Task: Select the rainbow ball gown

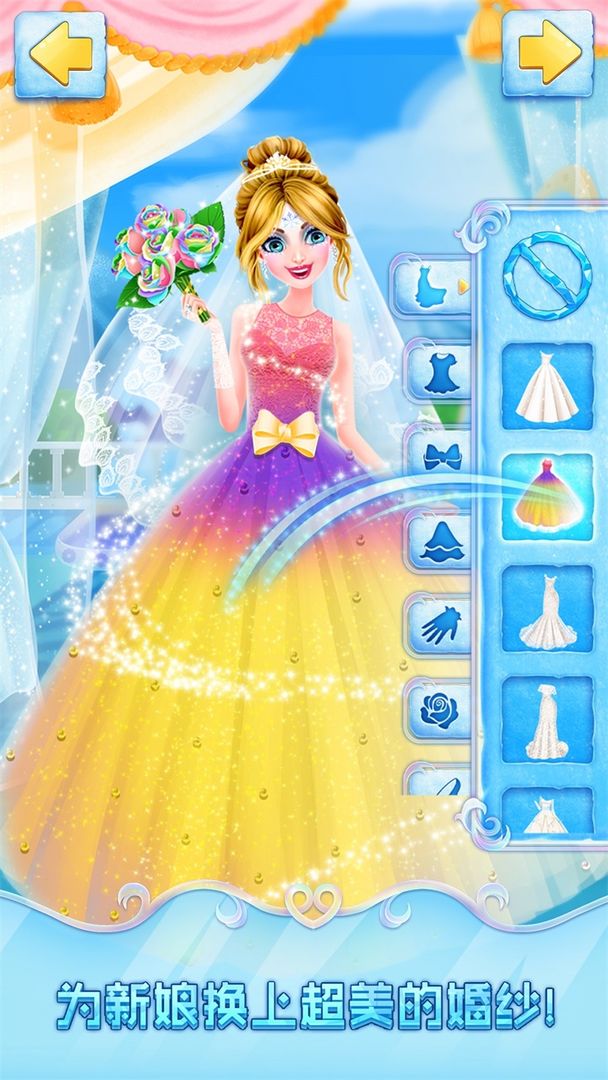Action: coord(546,497)
